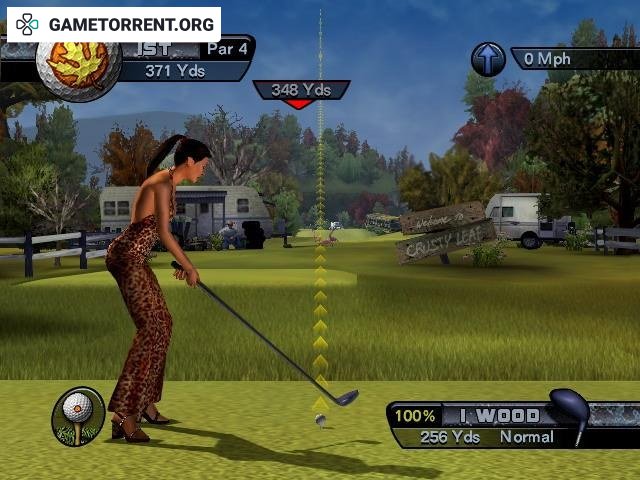
Task: Open the ball-on-tee lie indicator
Action: click(x=78, y=415)
